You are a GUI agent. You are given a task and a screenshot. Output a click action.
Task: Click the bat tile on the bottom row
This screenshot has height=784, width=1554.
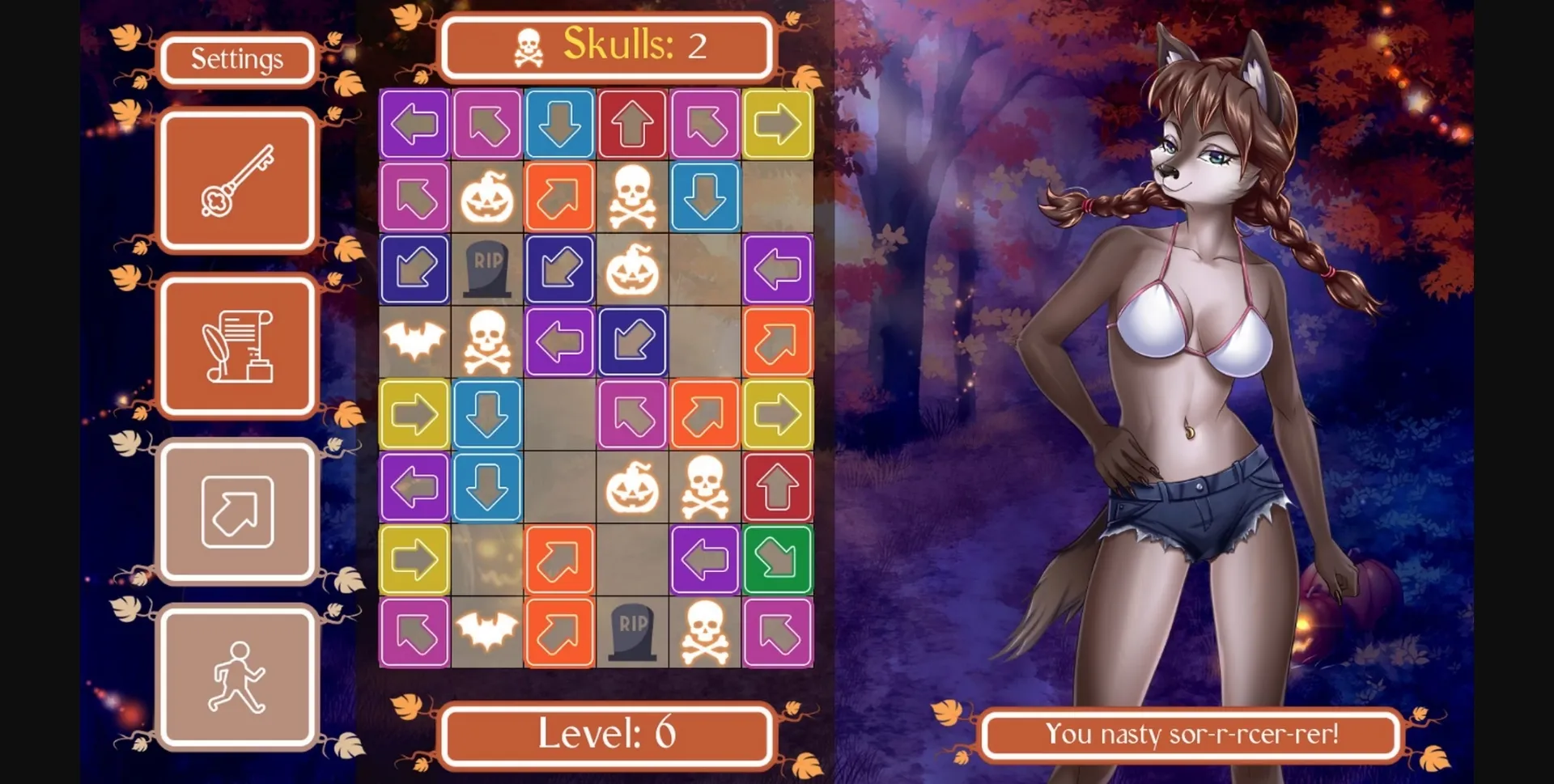click(x=486, y=633)
